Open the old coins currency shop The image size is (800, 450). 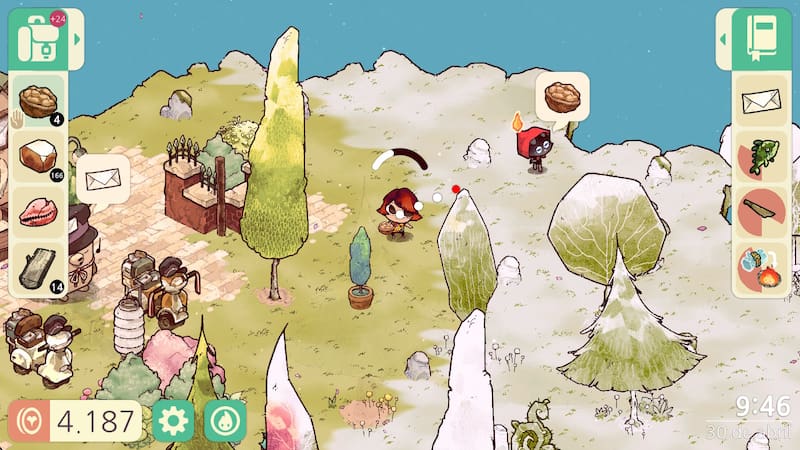click(28, 421)
